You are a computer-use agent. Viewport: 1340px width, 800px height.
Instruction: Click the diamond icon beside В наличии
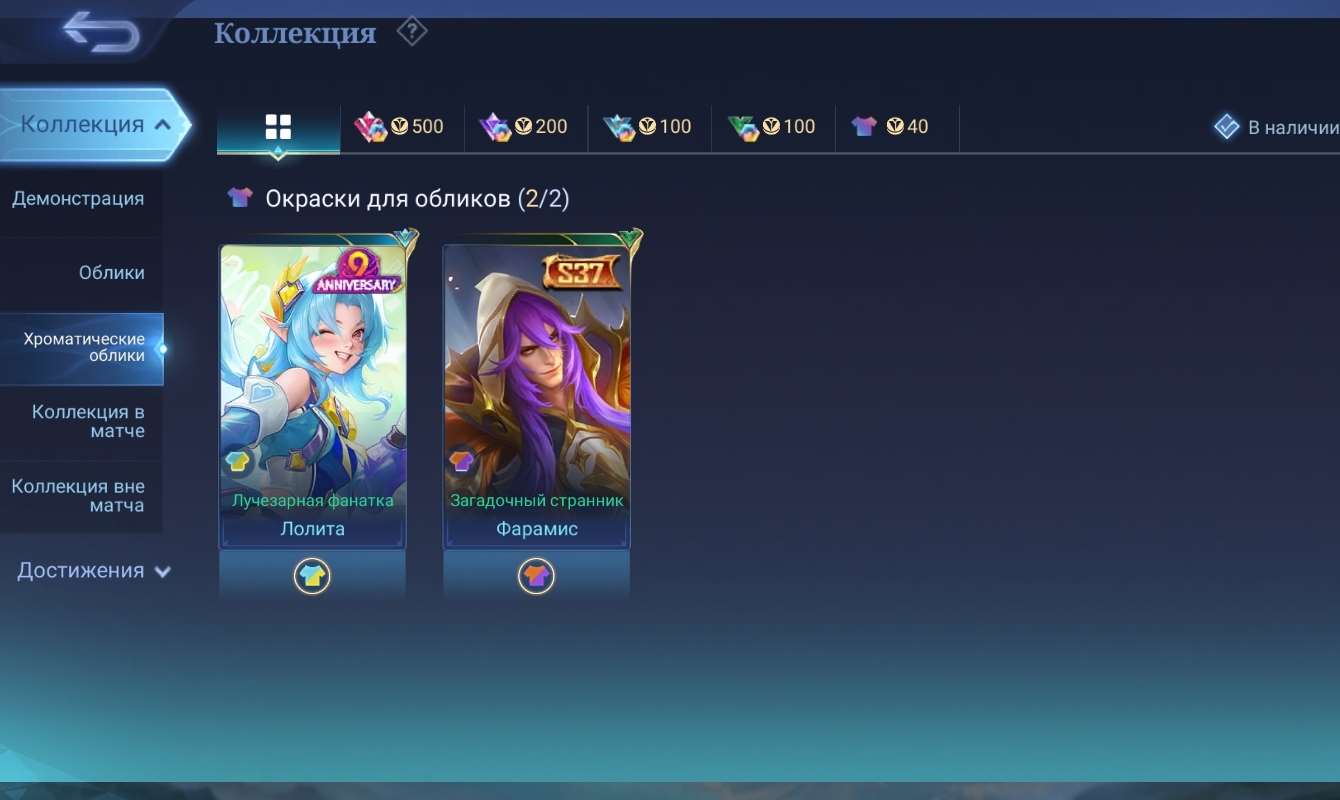tap(1226, 126)
